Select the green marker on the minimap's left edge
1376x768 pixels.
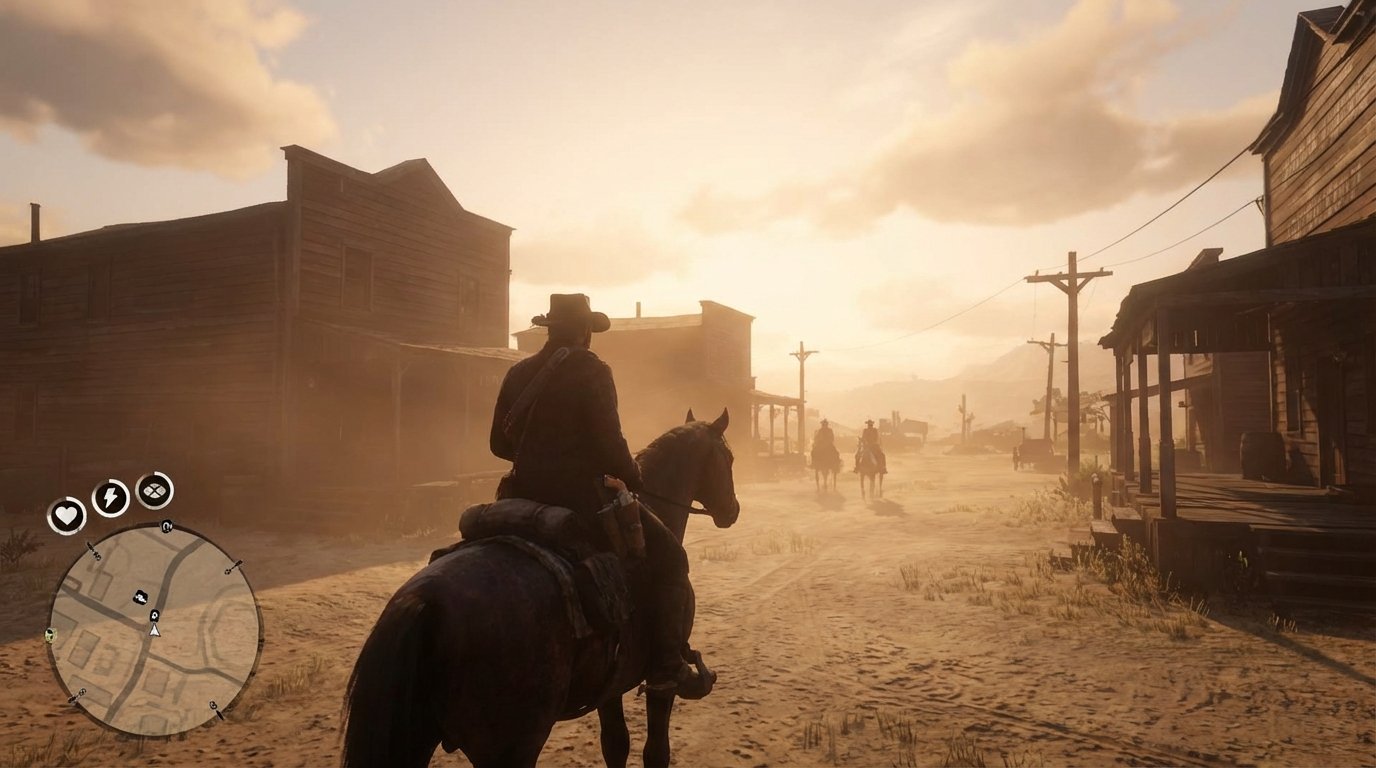50,633
